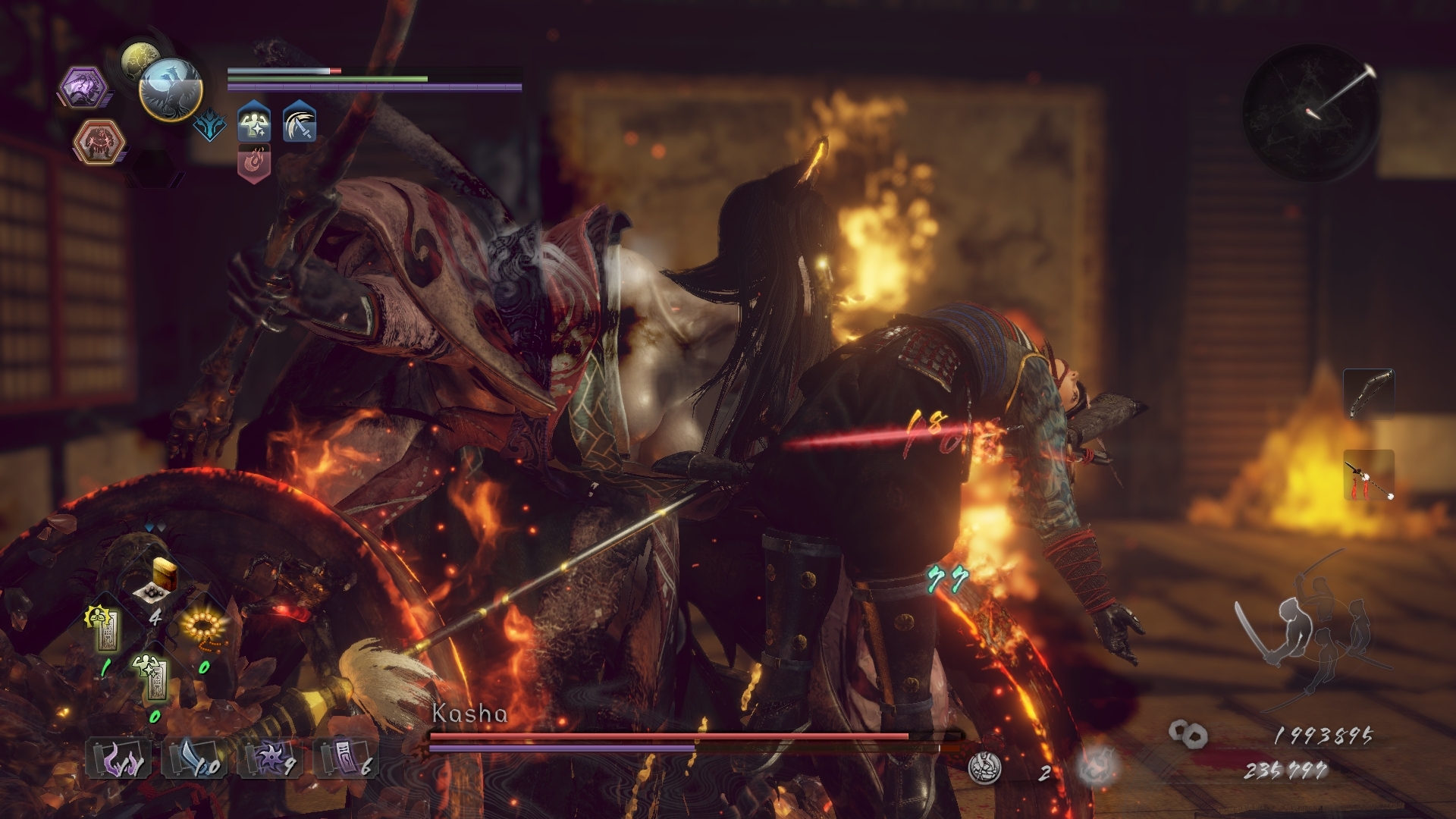The image size is (1456, 819).
Task: Select the purple horns scroll shortcut
Action: 118,758
